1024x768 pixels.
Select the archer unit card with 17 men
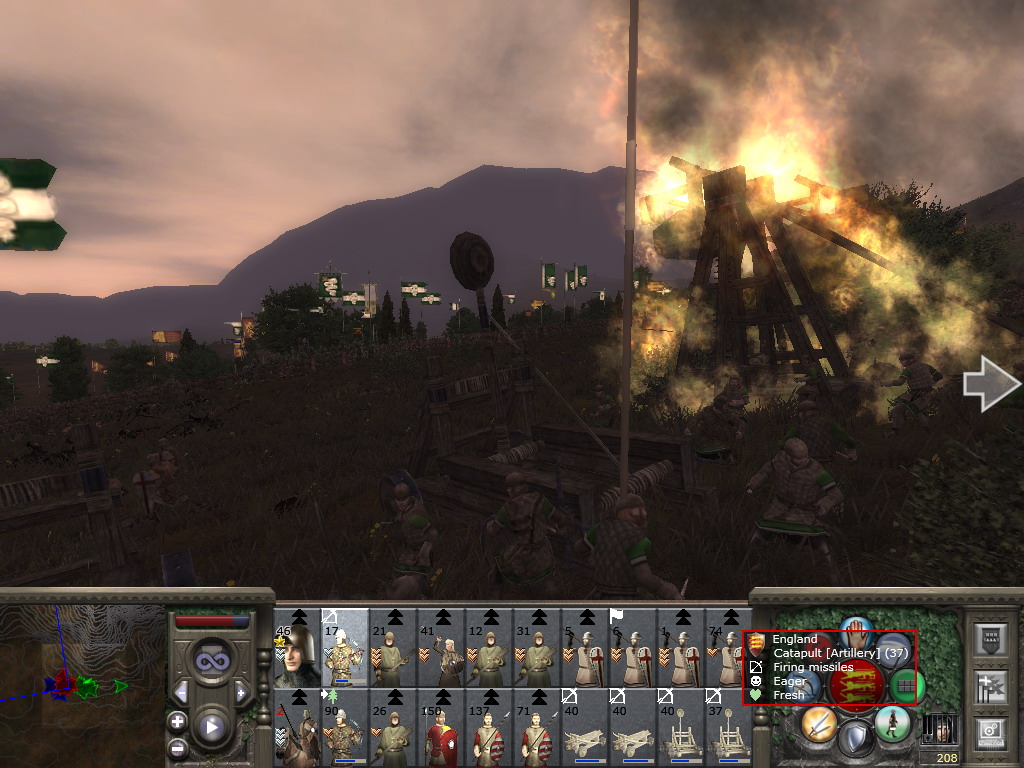345,647
